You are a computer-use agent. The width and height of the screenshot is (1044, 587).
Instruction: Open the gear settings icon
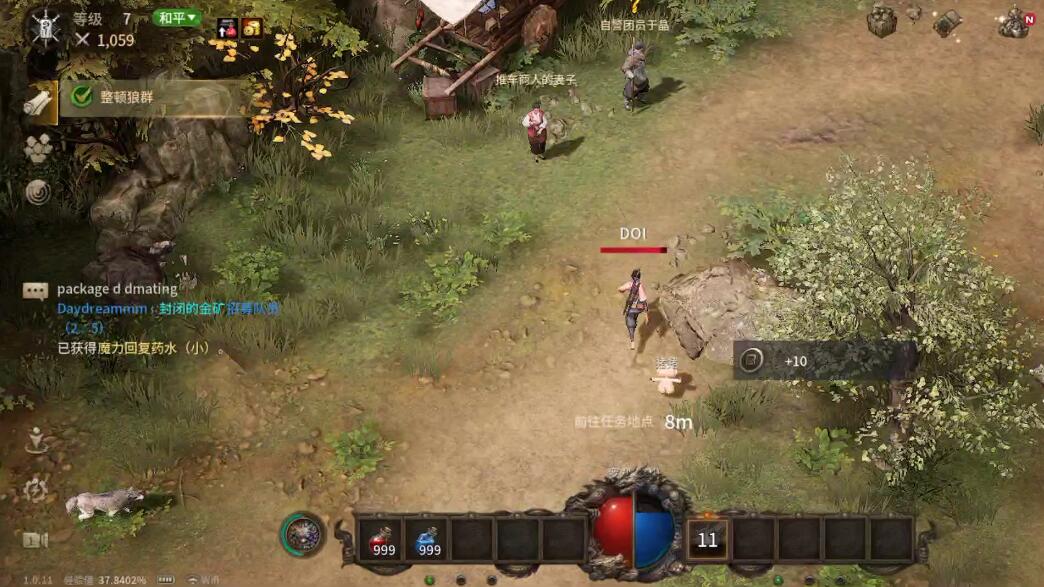coord(36,489)
